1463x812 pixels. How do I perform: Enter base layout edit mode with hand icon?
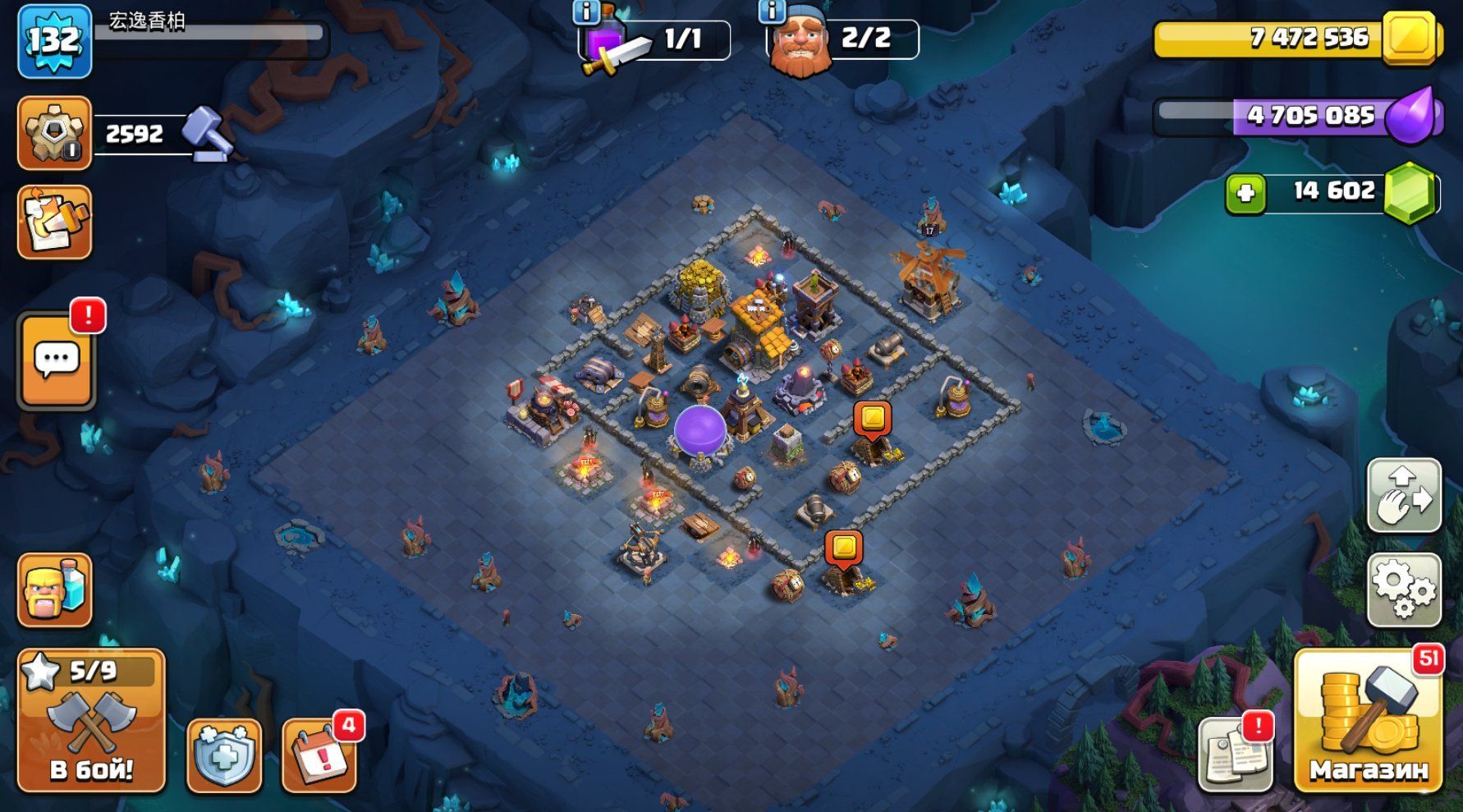click(1404, 495)
